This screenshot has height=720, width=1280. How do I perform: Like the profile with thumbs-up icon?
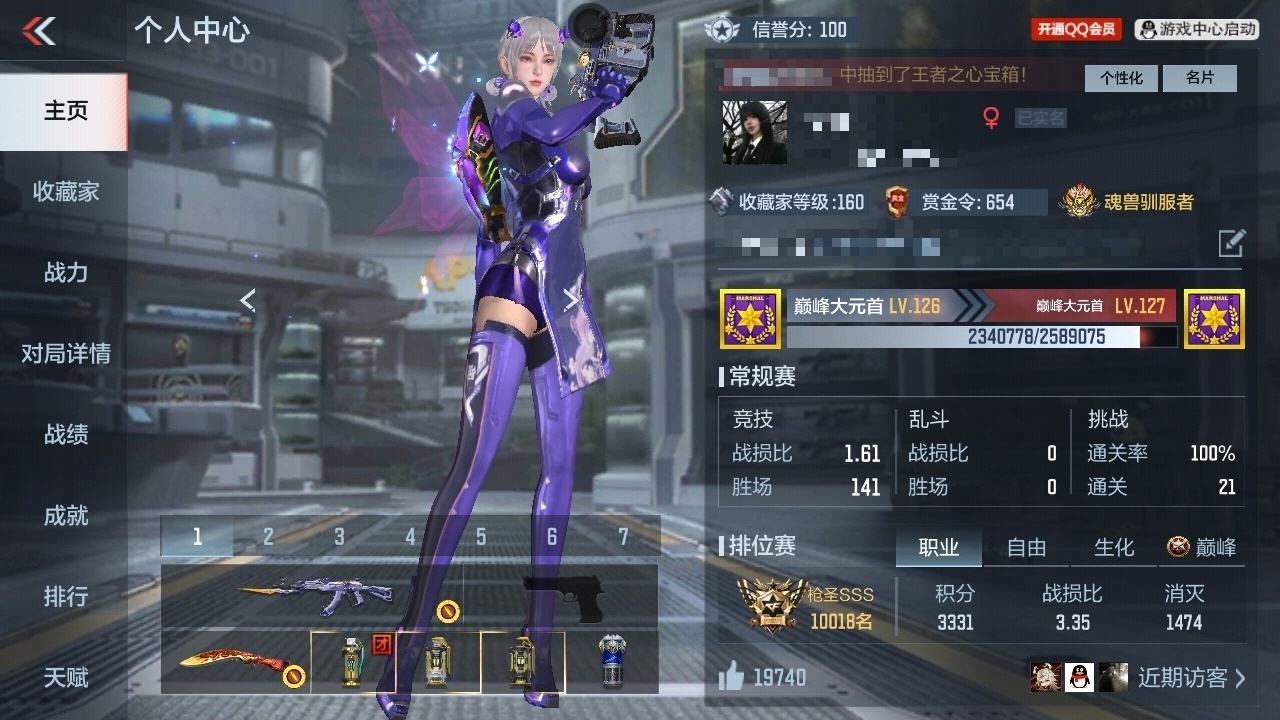[732, 677]
